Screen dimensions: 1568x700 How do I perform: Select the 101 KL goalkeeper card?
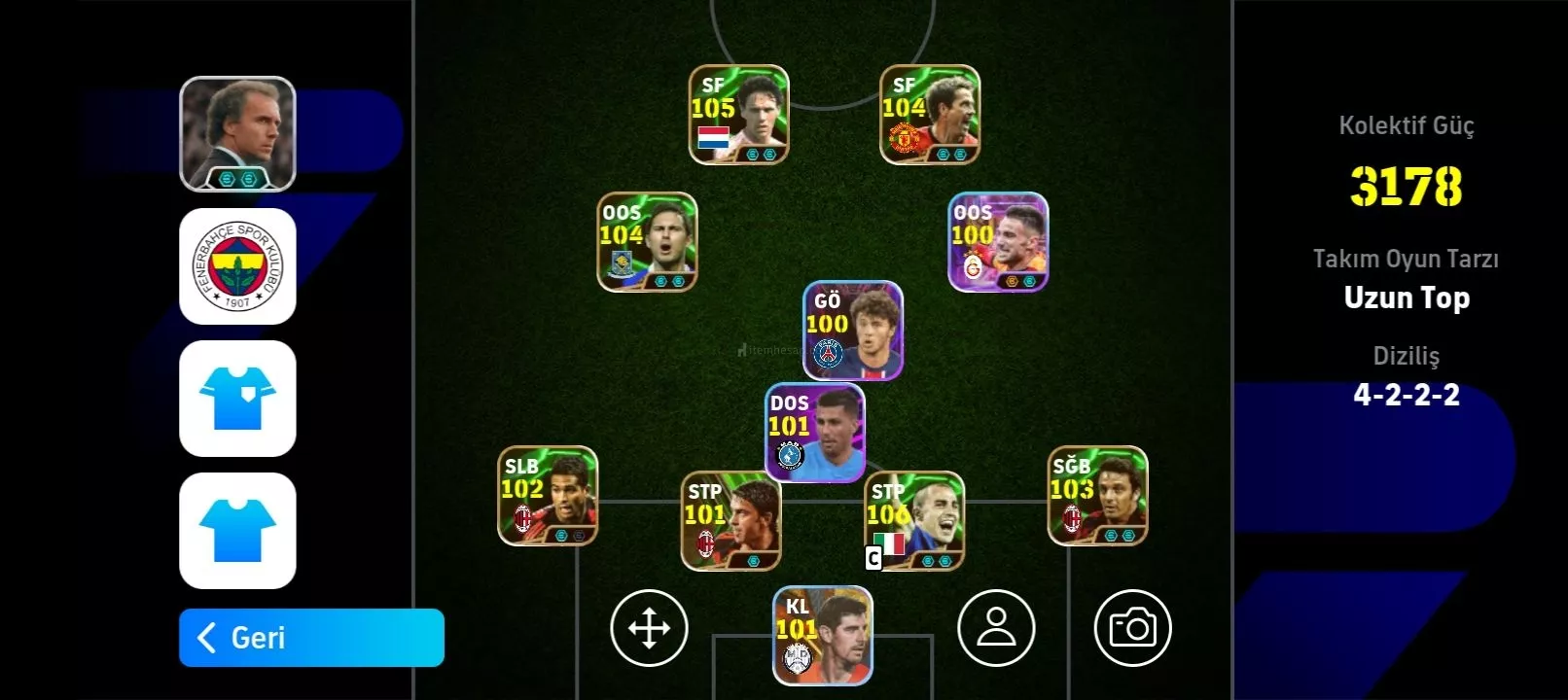click(823, 636)
